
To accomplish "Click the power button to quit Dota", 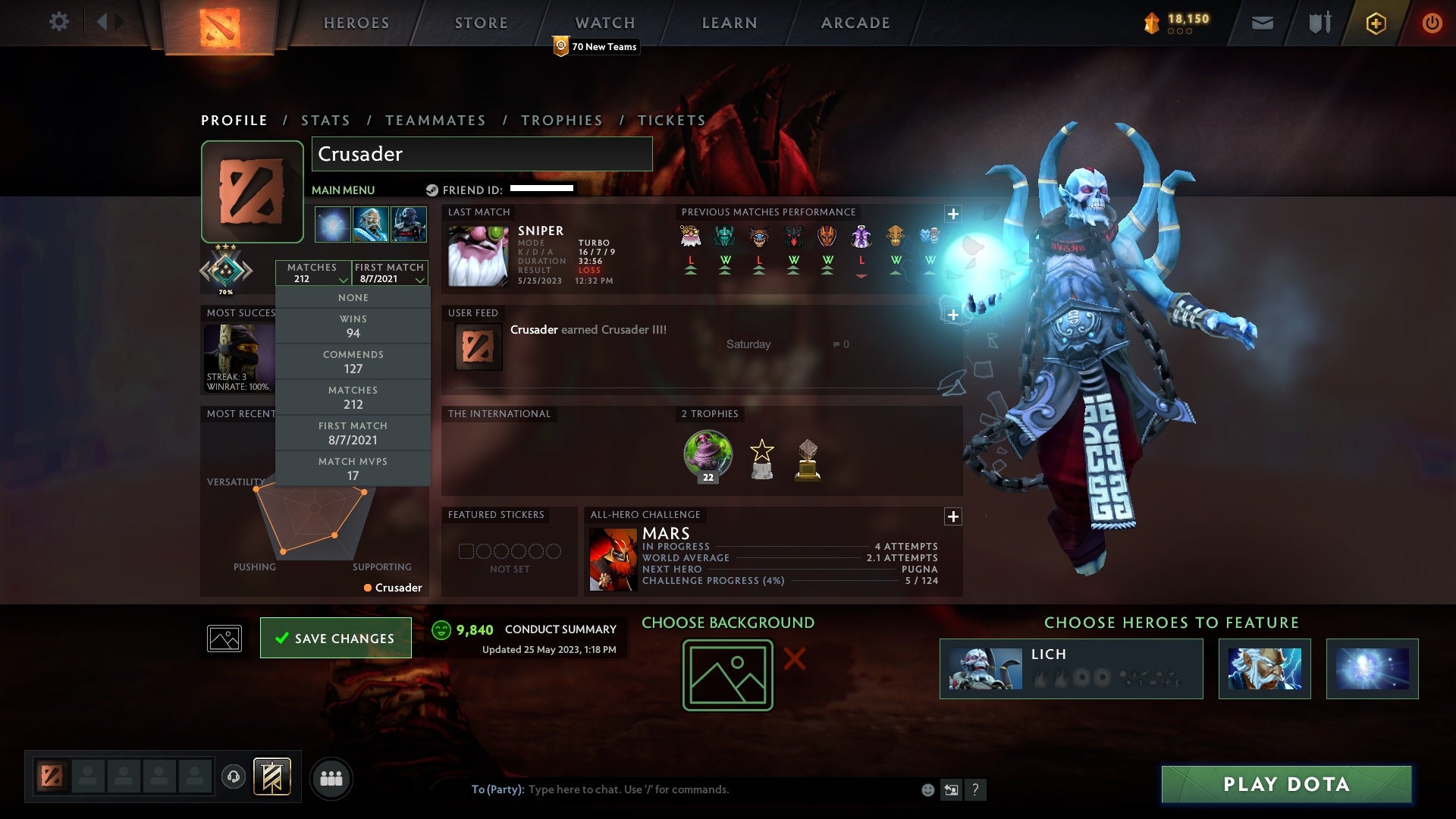I will pyautogui.click(x=1432, y=23).
